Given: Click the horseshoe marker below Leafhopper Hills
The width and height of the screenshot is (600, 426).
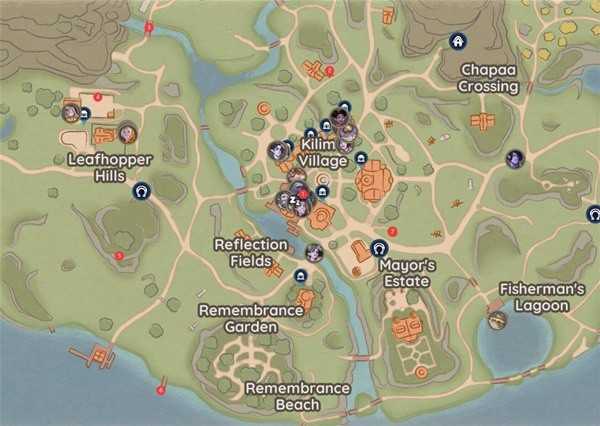Looking at the screenshot, I should click(141, 190).
